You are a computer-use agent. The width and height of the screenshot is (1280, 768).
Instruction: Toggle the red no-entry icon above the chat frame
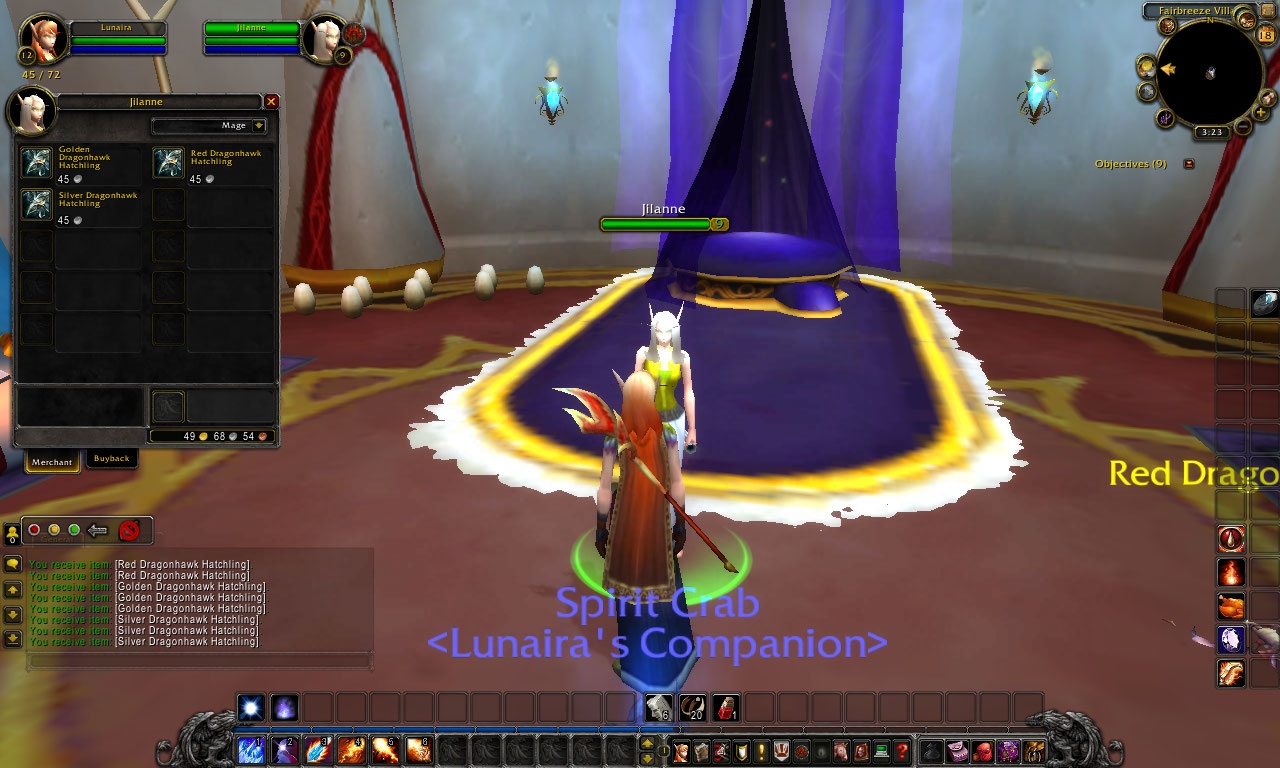pos(128,530)
